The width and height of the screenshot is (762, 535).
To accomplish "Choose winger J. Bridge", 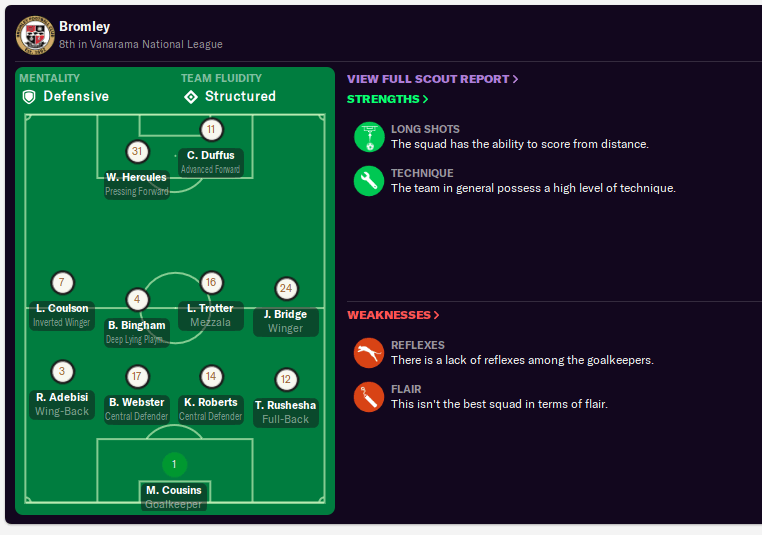I will [x=286, y=314].
